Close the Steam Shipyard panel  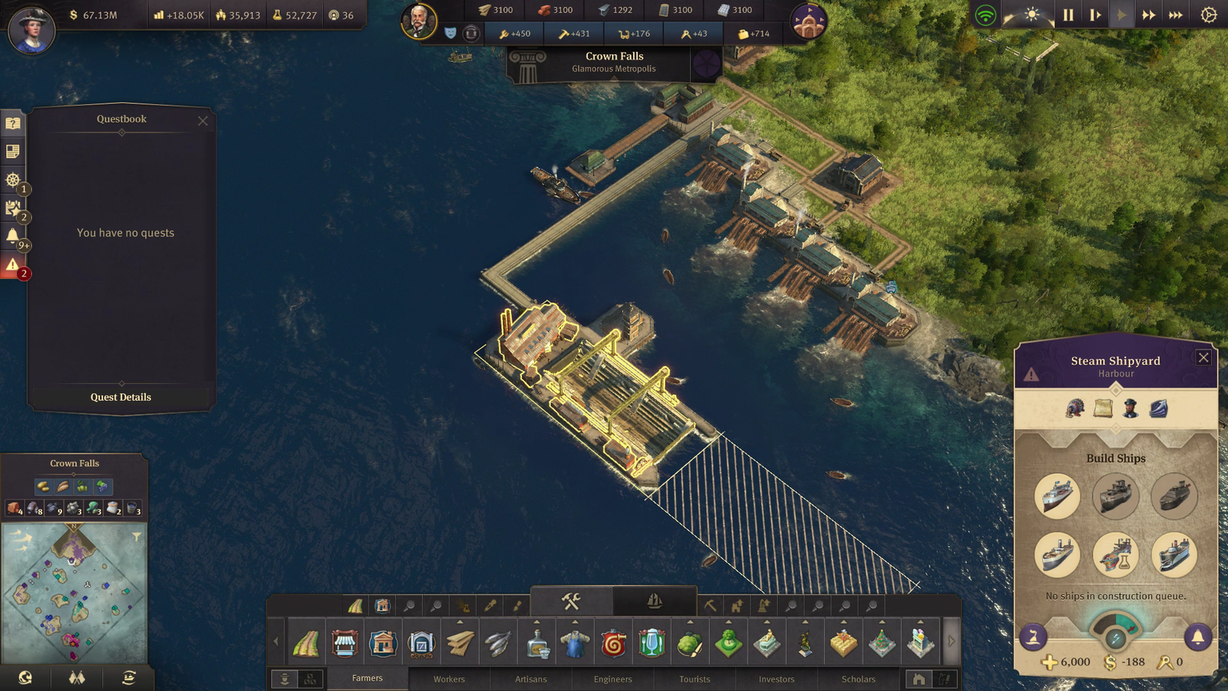[x=1203, y=358]
